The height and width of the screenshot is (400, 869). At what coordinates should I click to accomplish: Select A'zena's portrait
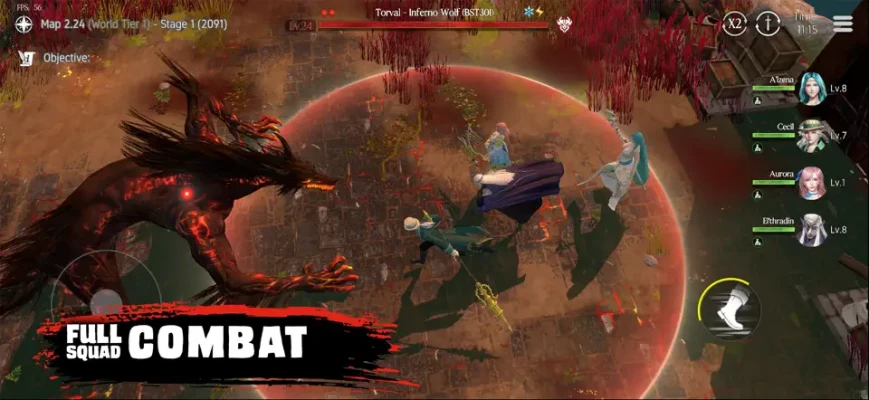811,89
